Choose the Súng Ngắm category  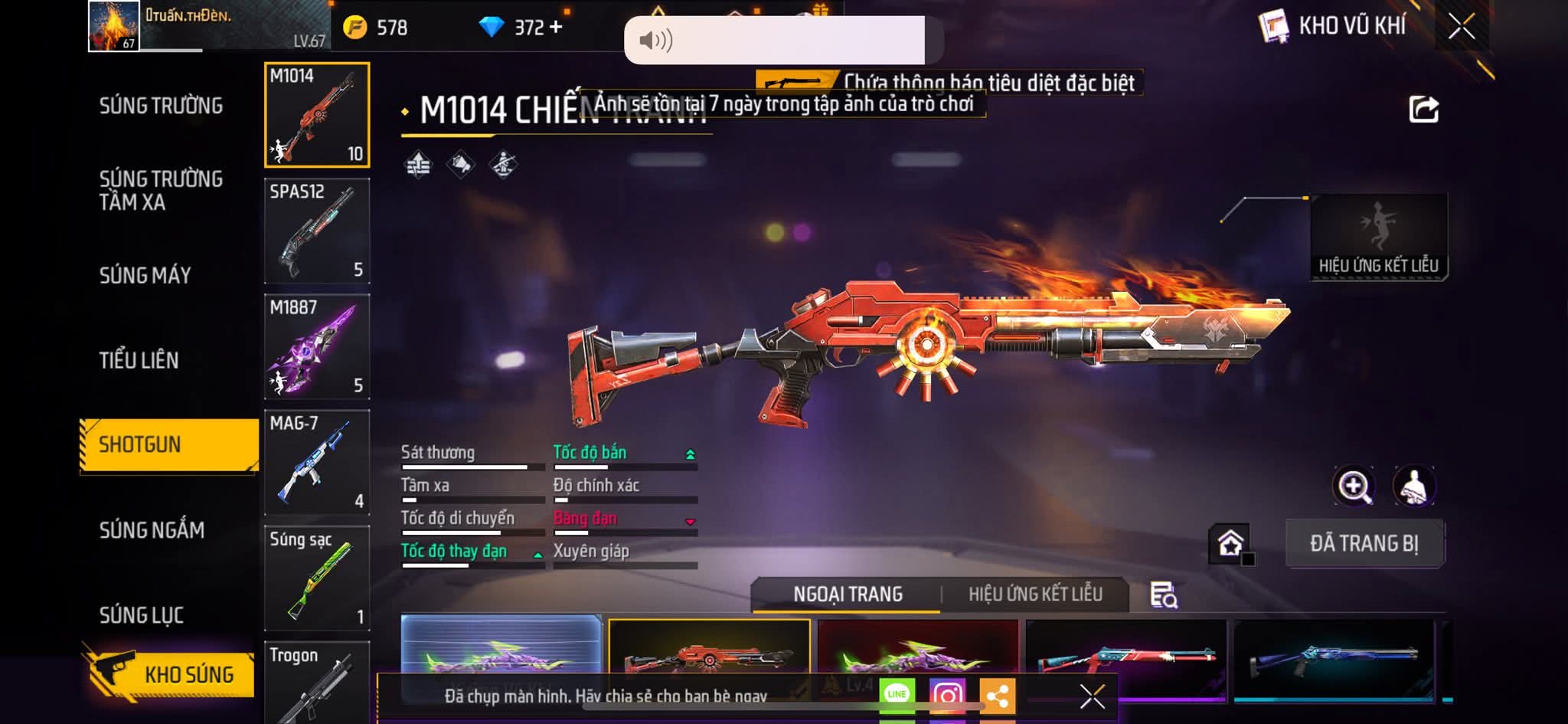(152, 529)
